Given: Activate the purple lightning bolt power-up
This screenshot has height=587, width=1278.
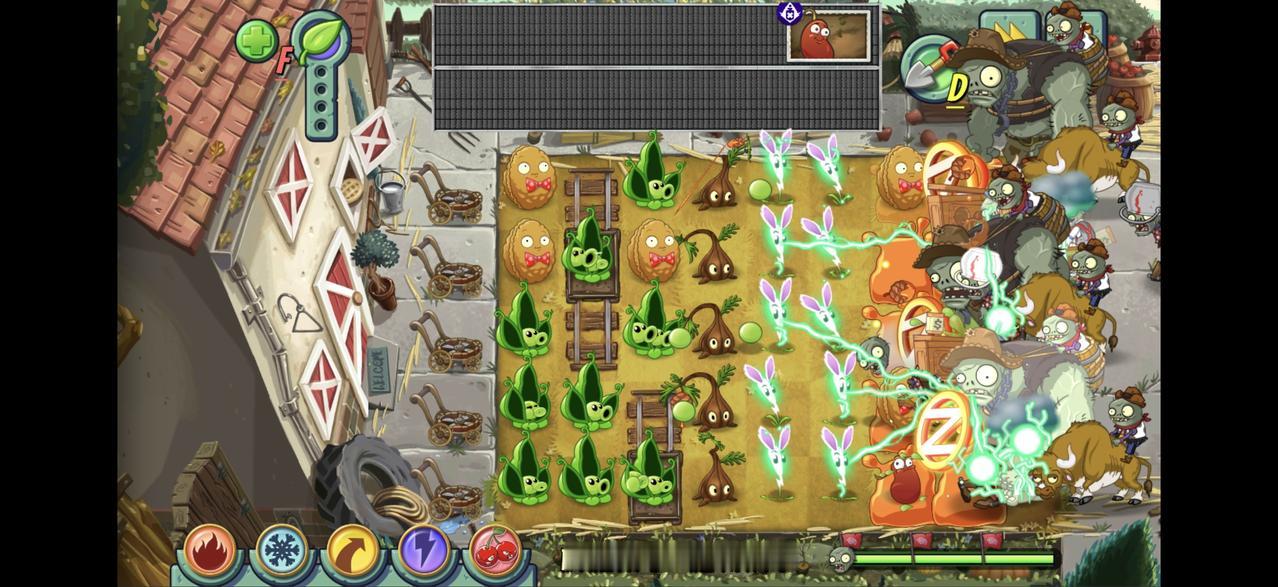Looking at the screenshot, I should [x=423, y=552].
